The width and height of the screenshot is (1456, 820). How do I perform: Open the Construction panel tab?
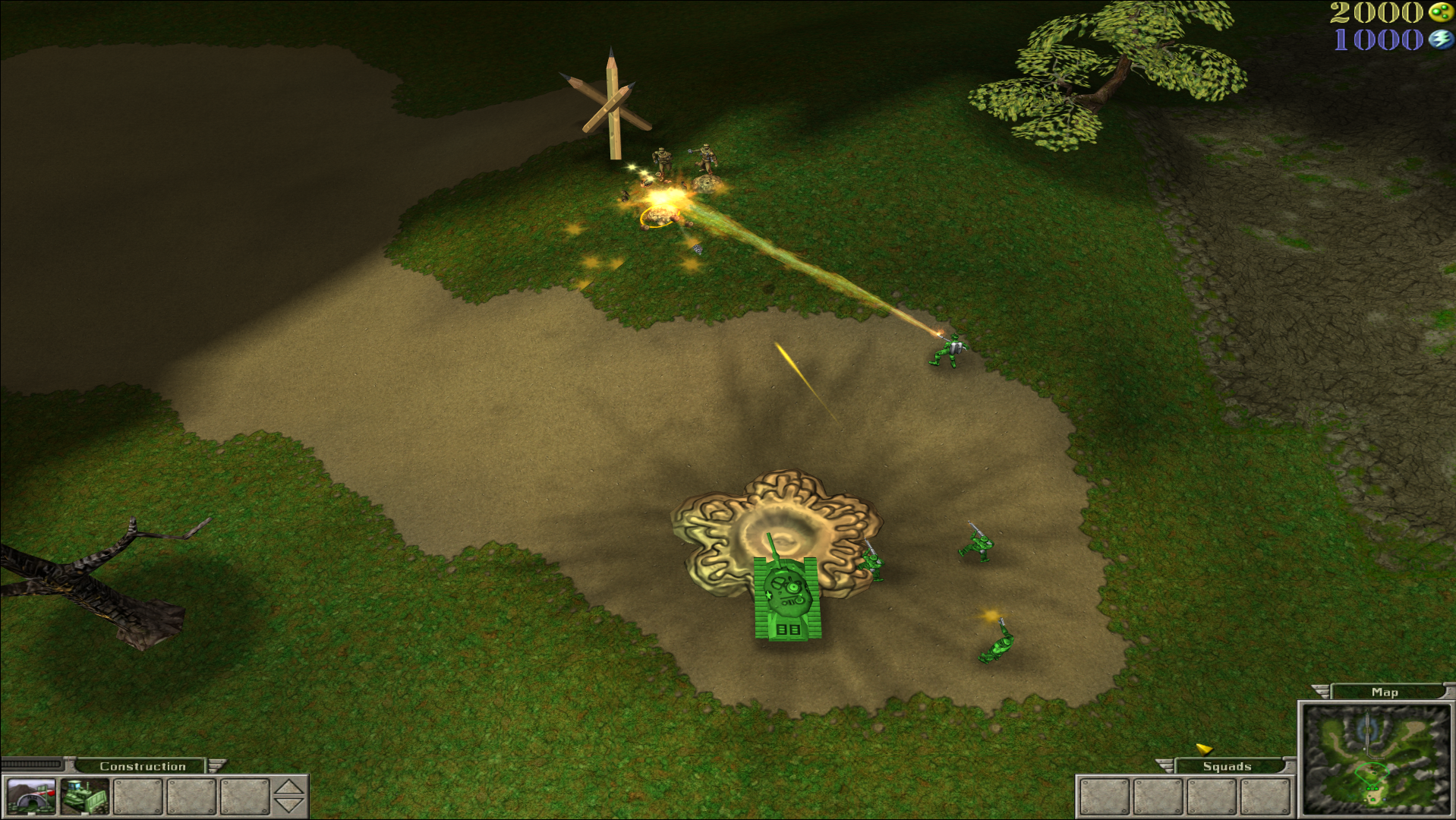[142, 766]
